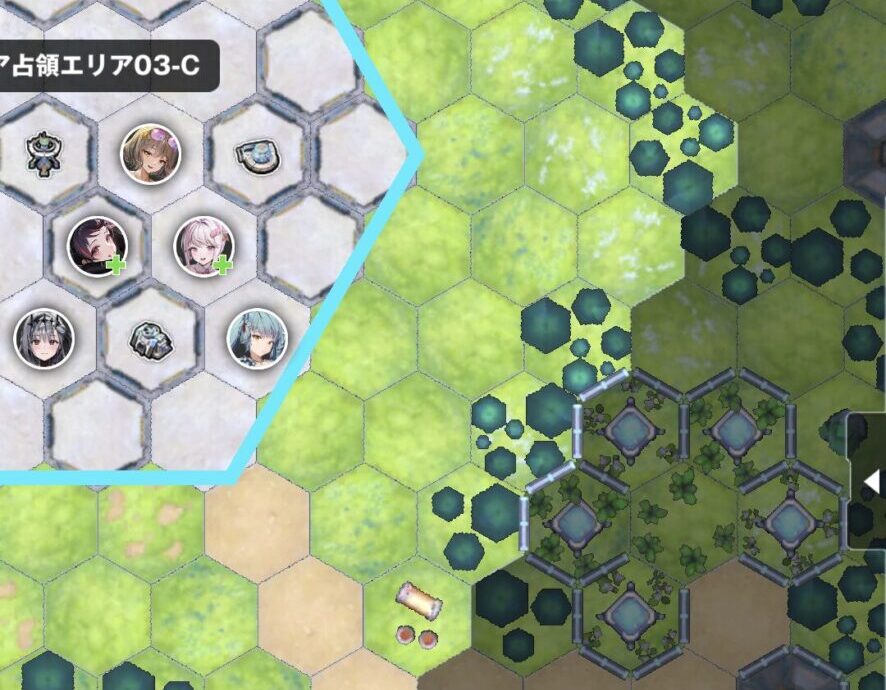Tap the occupied area 03-C label

tap(105, 66)
